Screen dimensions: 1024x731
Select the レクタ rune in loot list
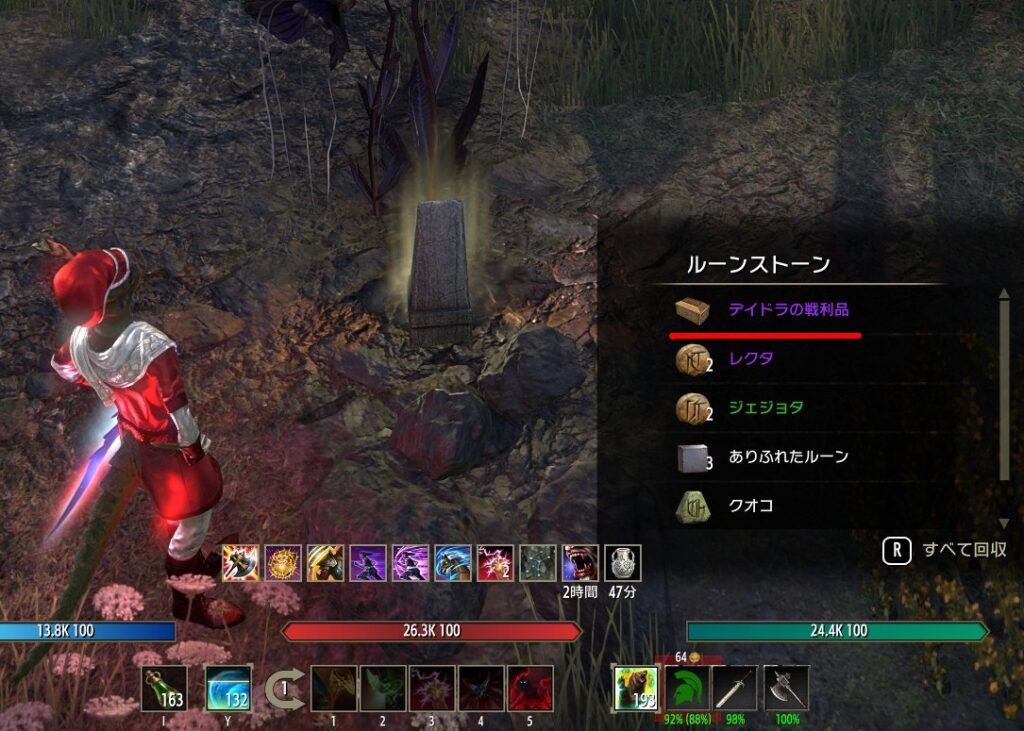click(x=751, y=359)
